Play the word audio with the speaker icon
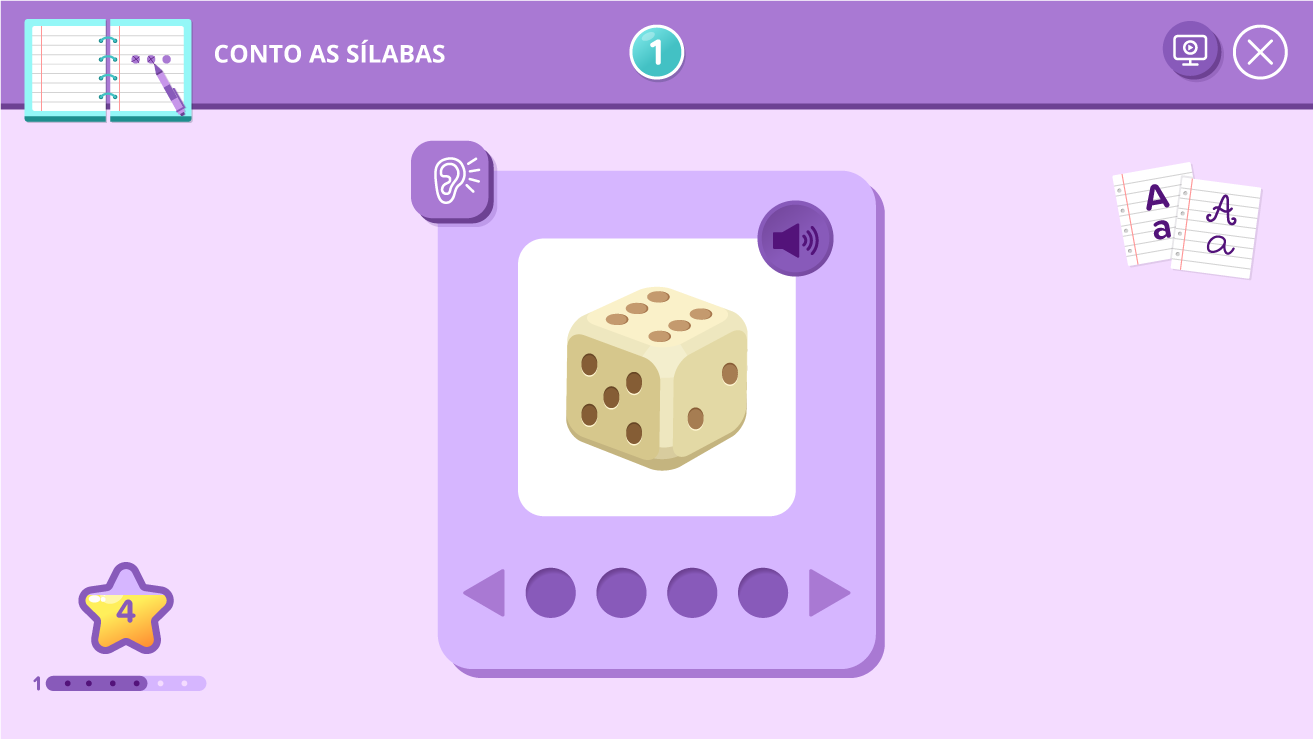 pyautogui.click(x=794, y=237)
